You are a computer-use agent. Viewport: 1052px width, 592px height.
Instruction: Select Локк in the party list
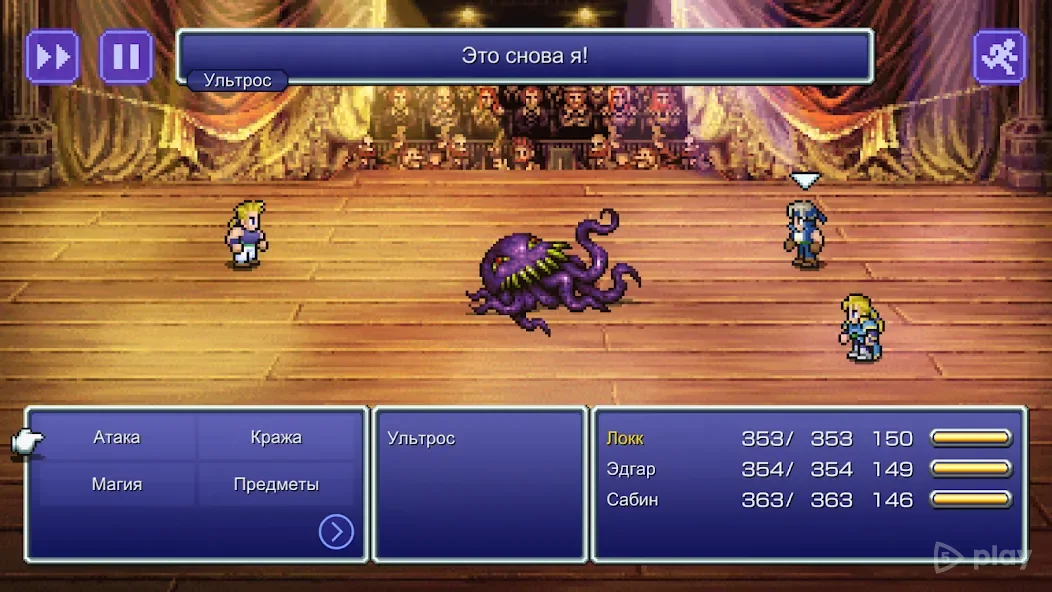point(625,439)
